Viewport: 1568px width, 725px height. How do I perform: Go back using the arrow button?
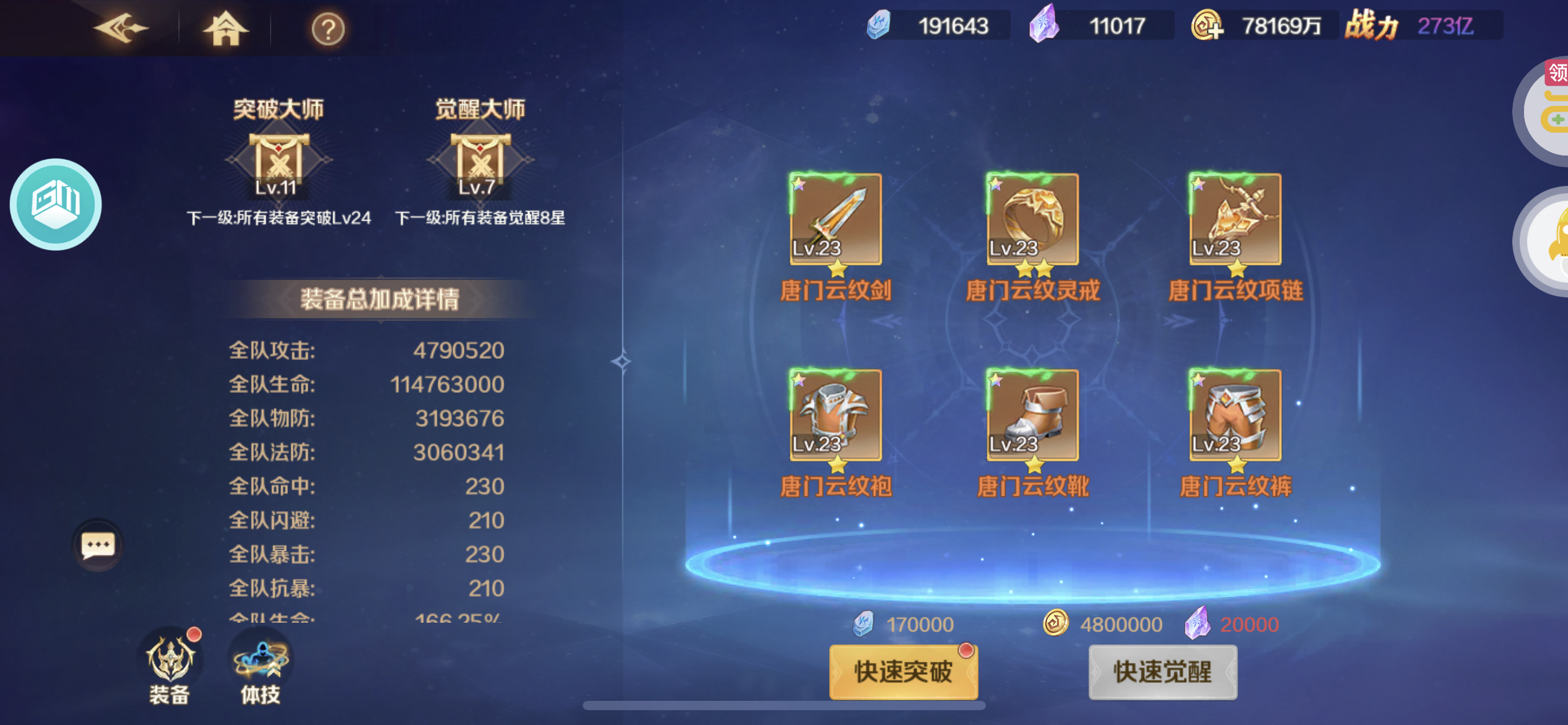[121, 28]
